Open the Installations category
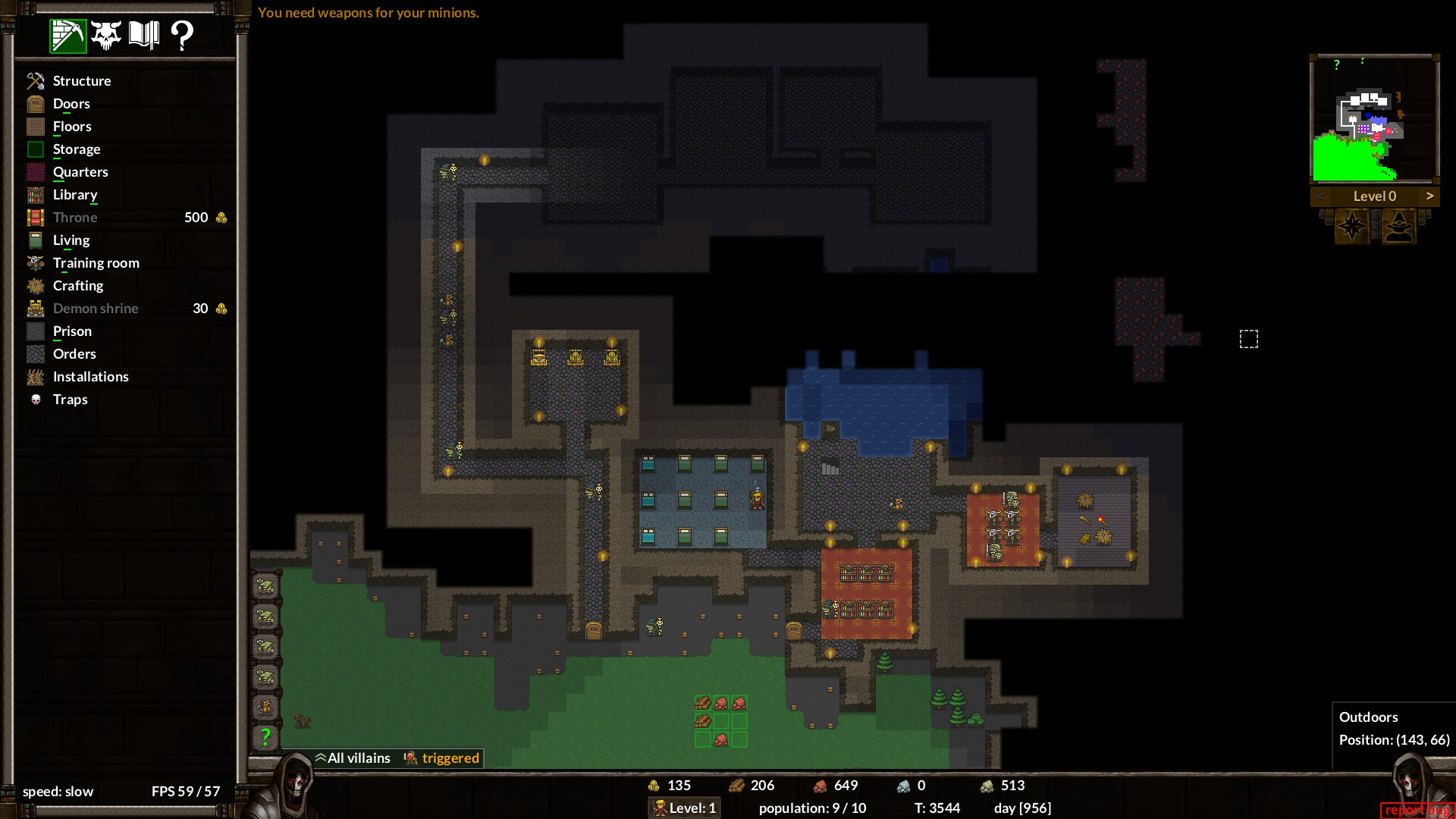The height and width of the screenshot is (819, 1456). 90,377
